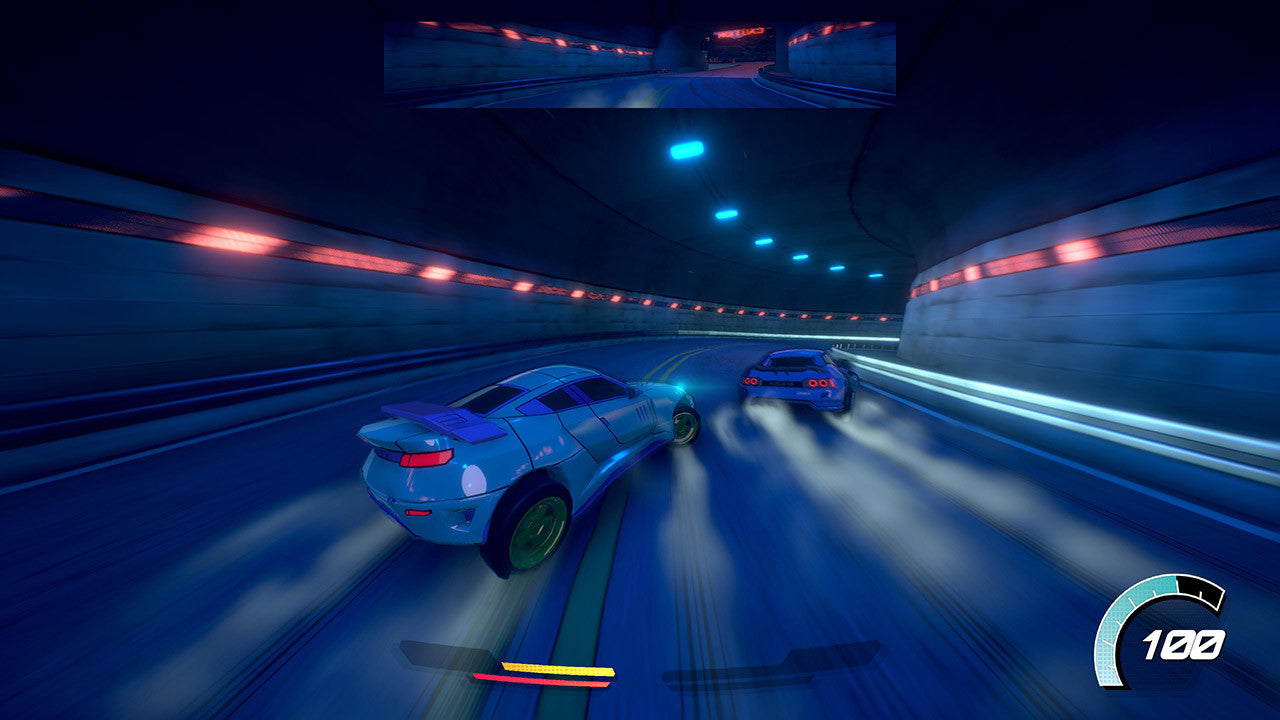
Task: Select the "100" speed readout
Action: coord(1183,647)
